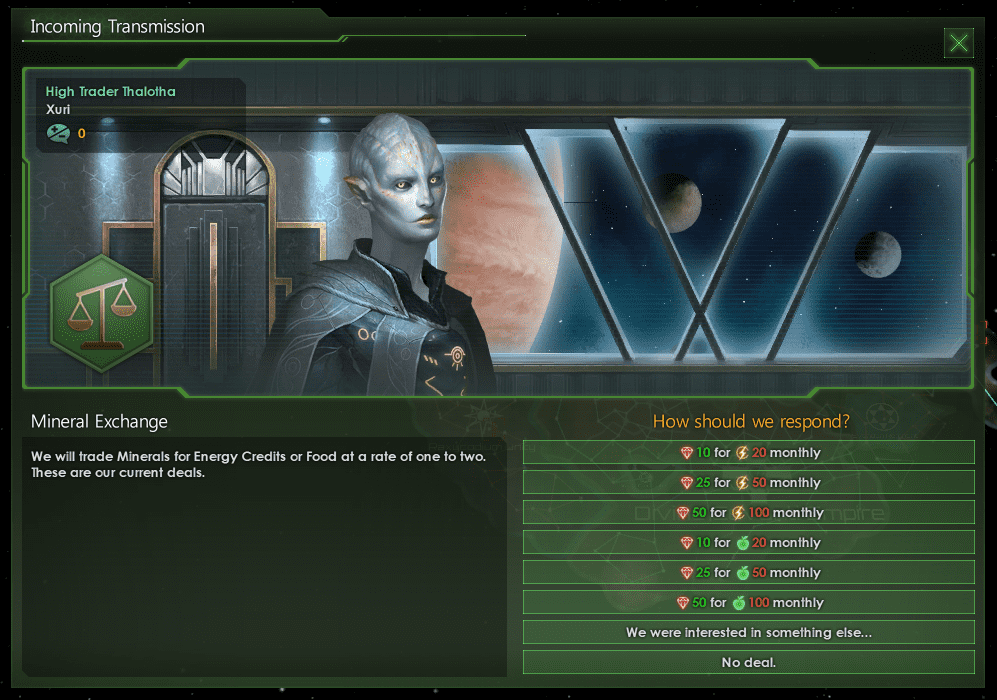The height and width of the screenshot is (700, 997).
Task: Accept 10 minerals for 20 energy monthly
Action: (x=748, y=453)
